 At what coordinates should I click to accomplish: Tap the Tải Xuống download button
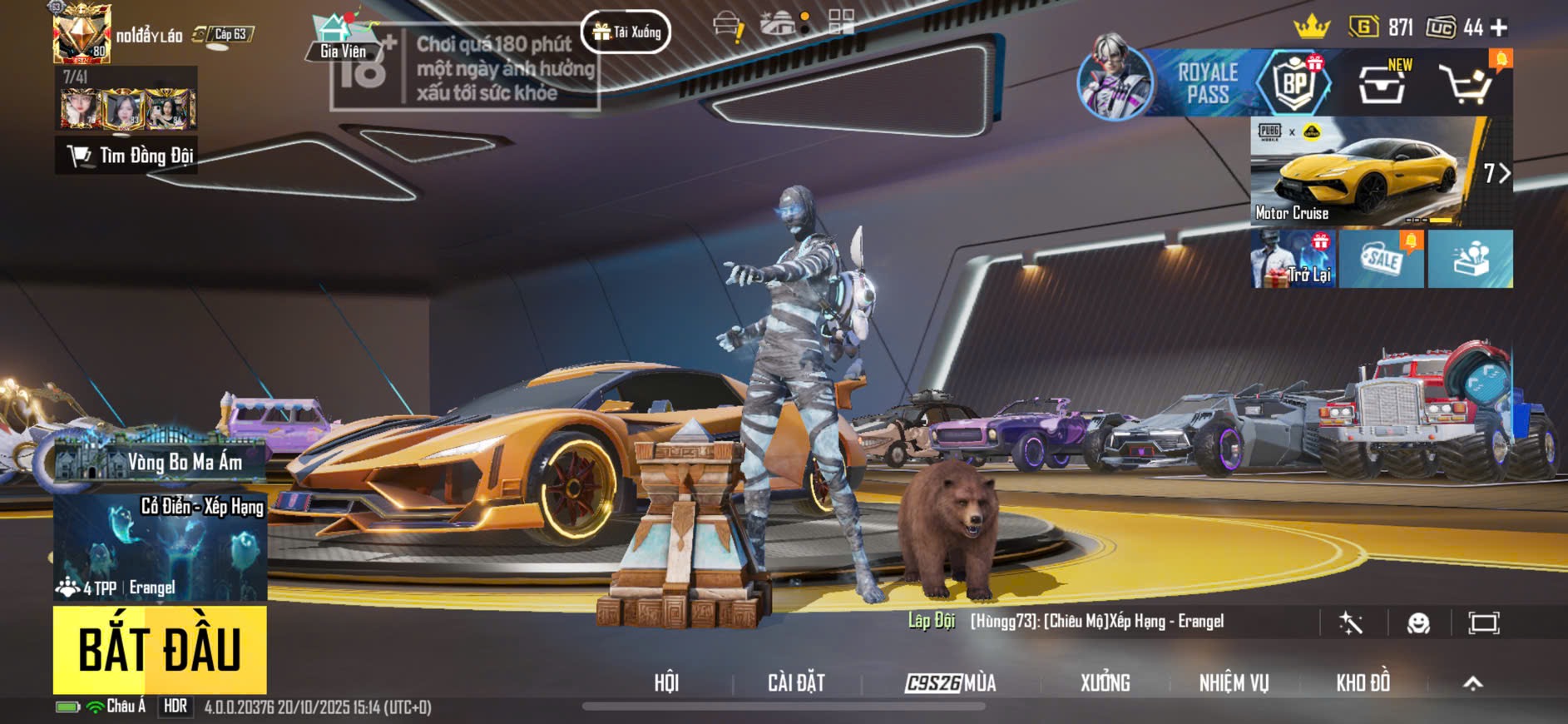pos(626,32)
